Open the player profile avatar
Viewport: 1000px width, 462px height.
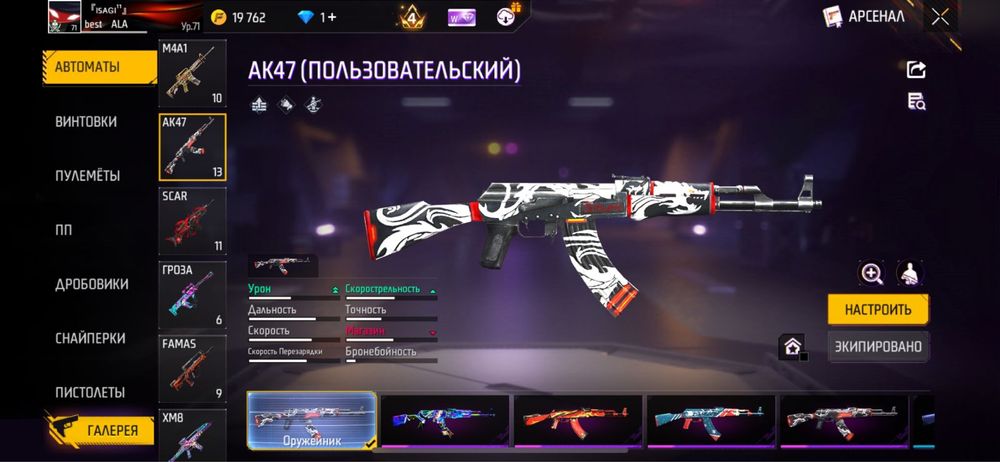(x=64, y=17)
